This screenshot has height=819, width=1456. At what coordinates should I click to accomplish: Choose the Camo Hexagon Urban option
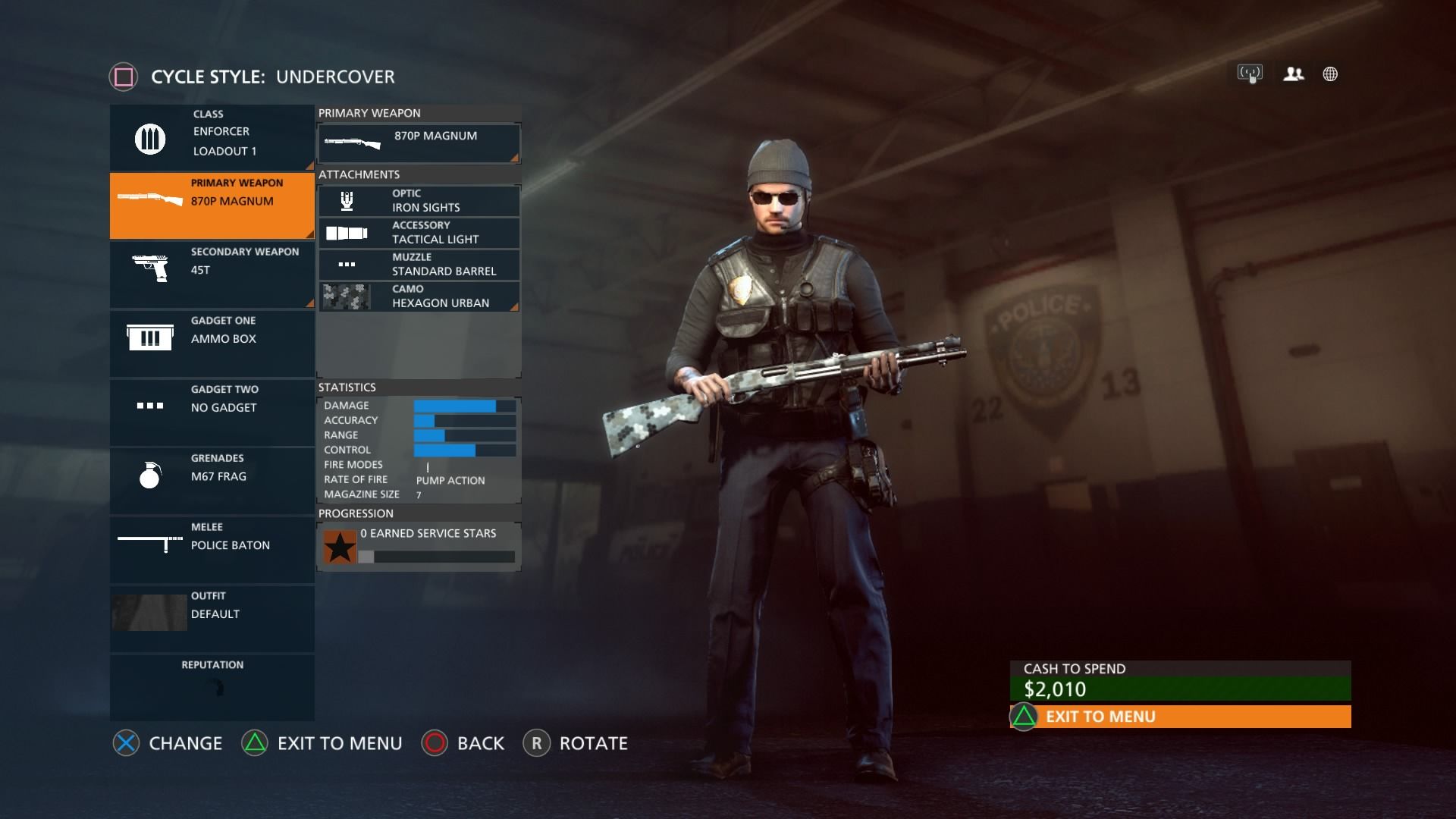(419, 297)
